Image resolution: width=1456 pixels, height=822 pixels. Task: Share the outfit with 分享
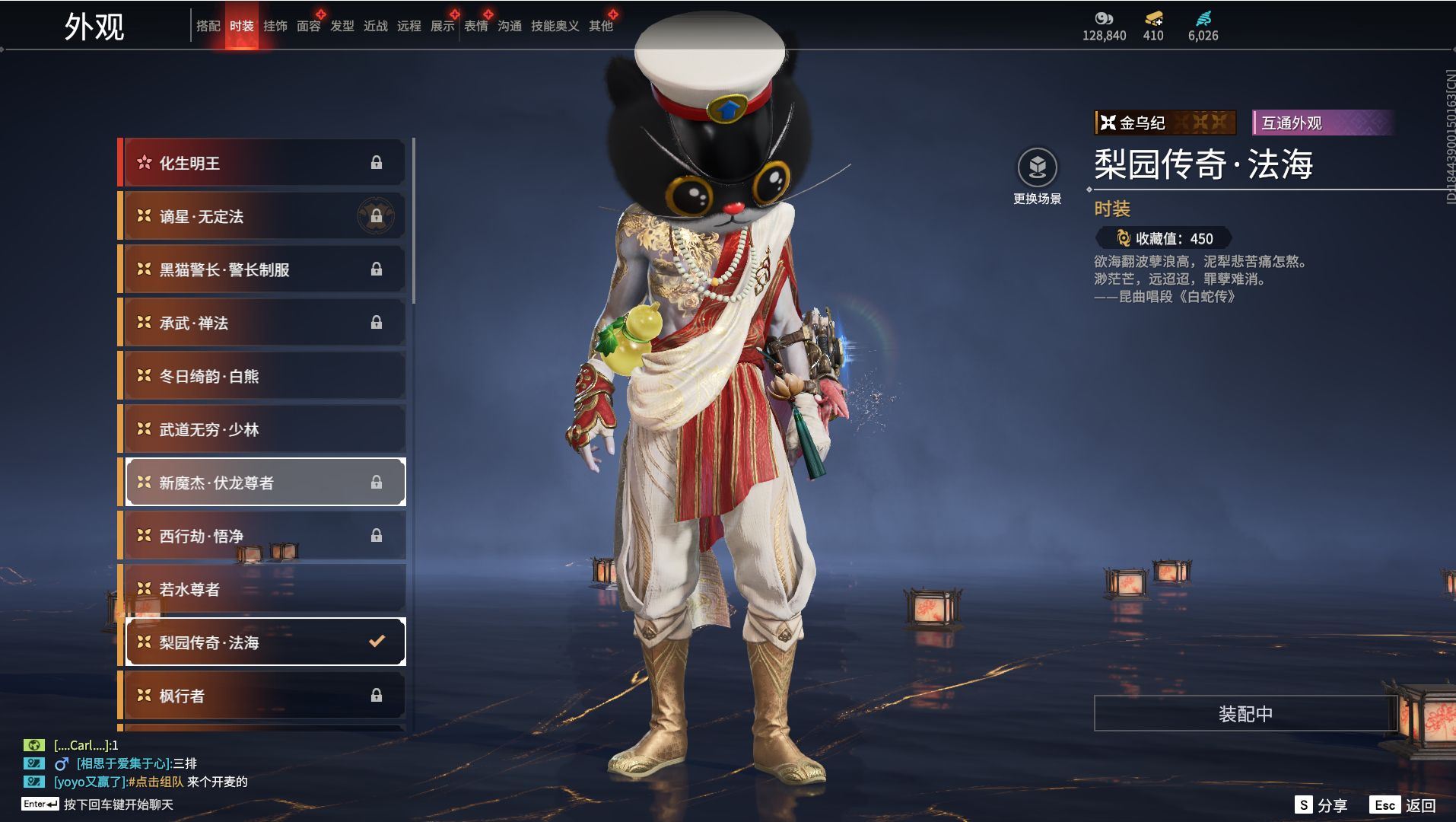tap(1321, 805)
